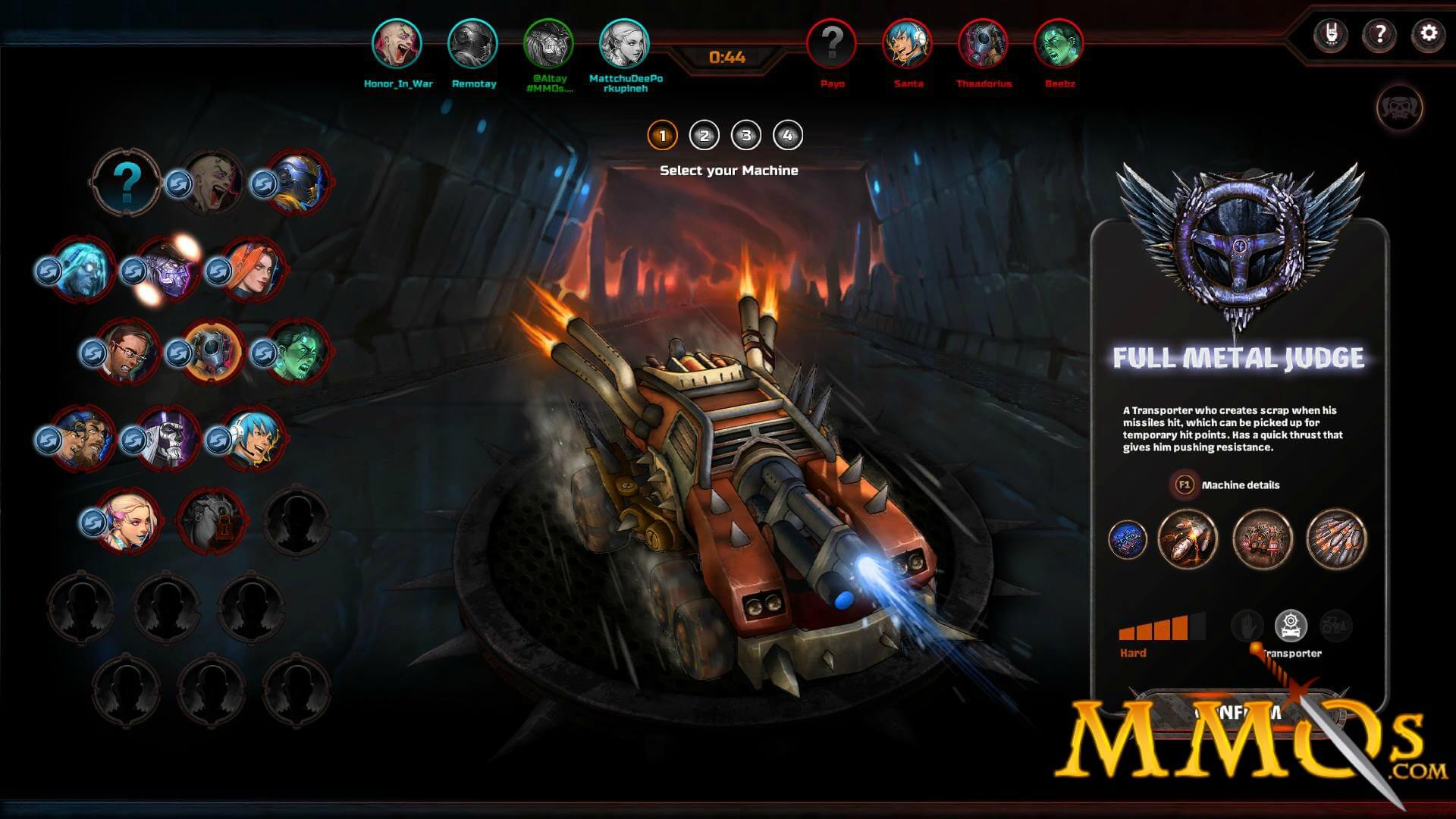Click the skull emblem button

(x=1399, y=108)
